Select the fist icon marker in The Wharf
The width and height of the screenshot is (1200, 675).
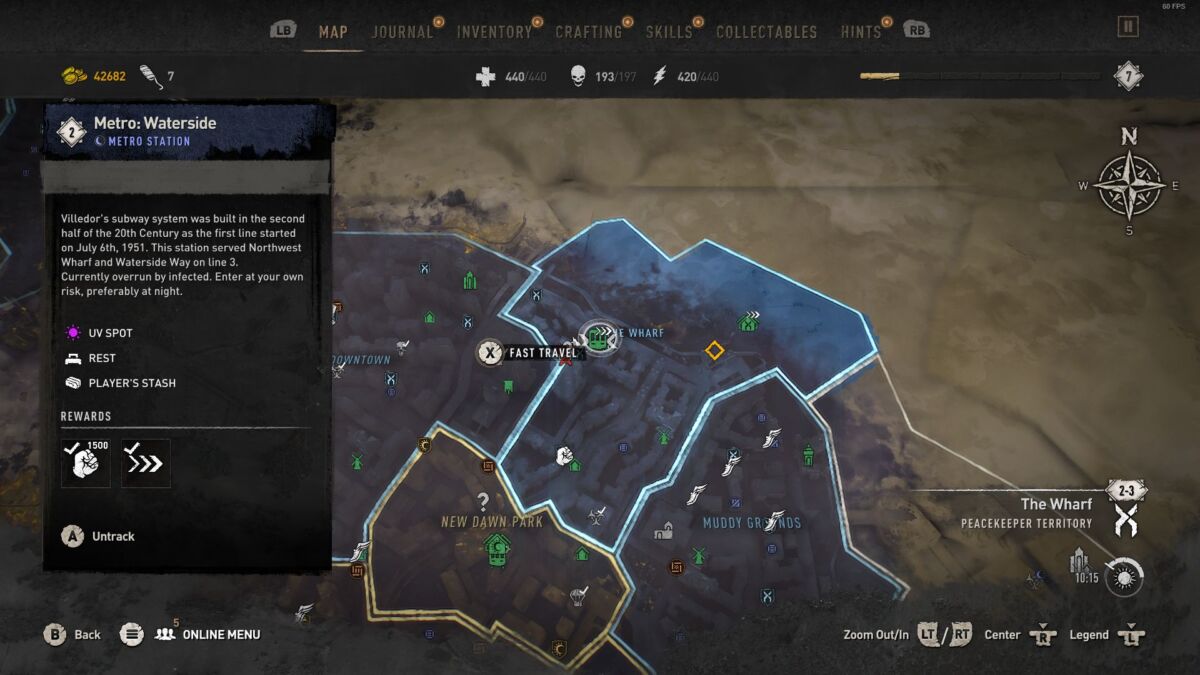(x=563, y=456)
